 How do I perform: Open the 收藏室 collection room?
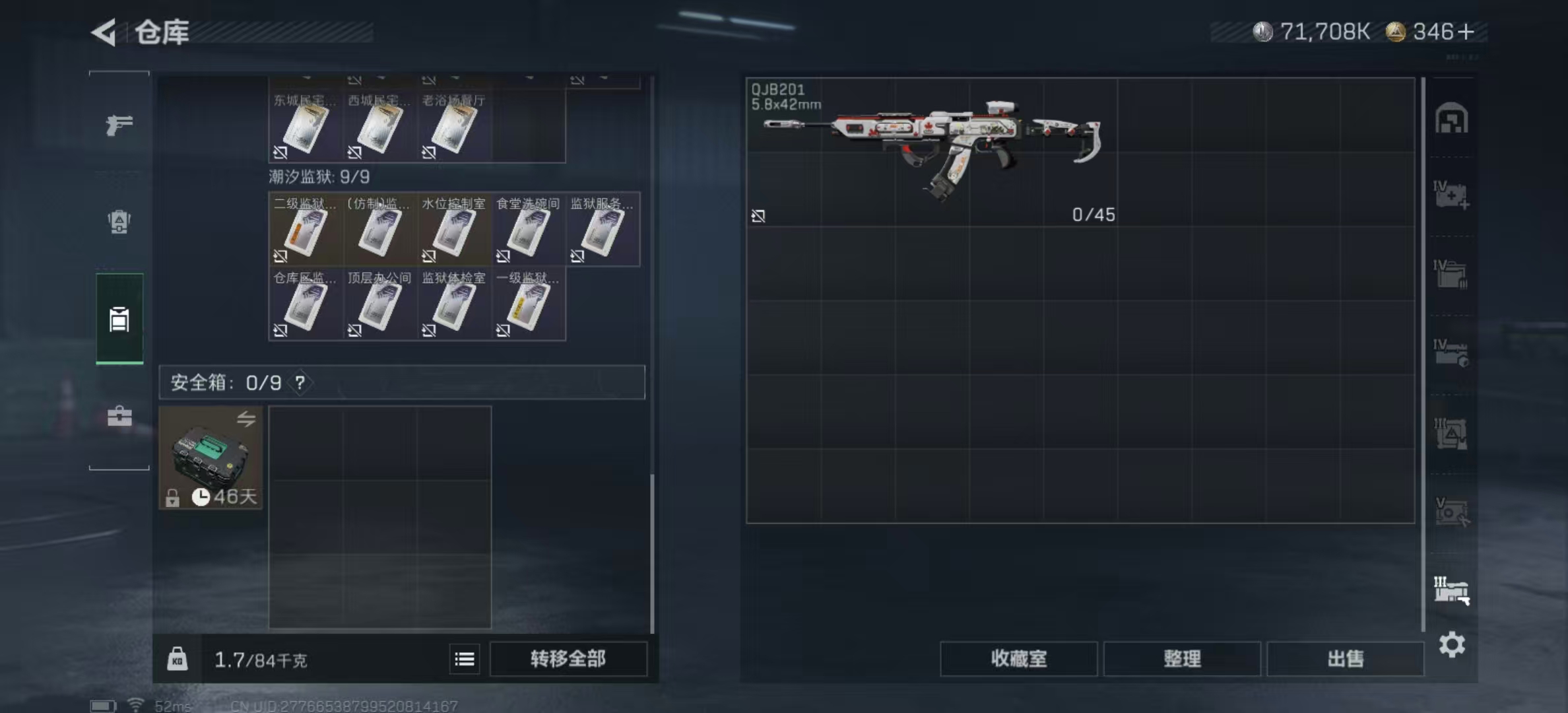tap(1018, 660)
